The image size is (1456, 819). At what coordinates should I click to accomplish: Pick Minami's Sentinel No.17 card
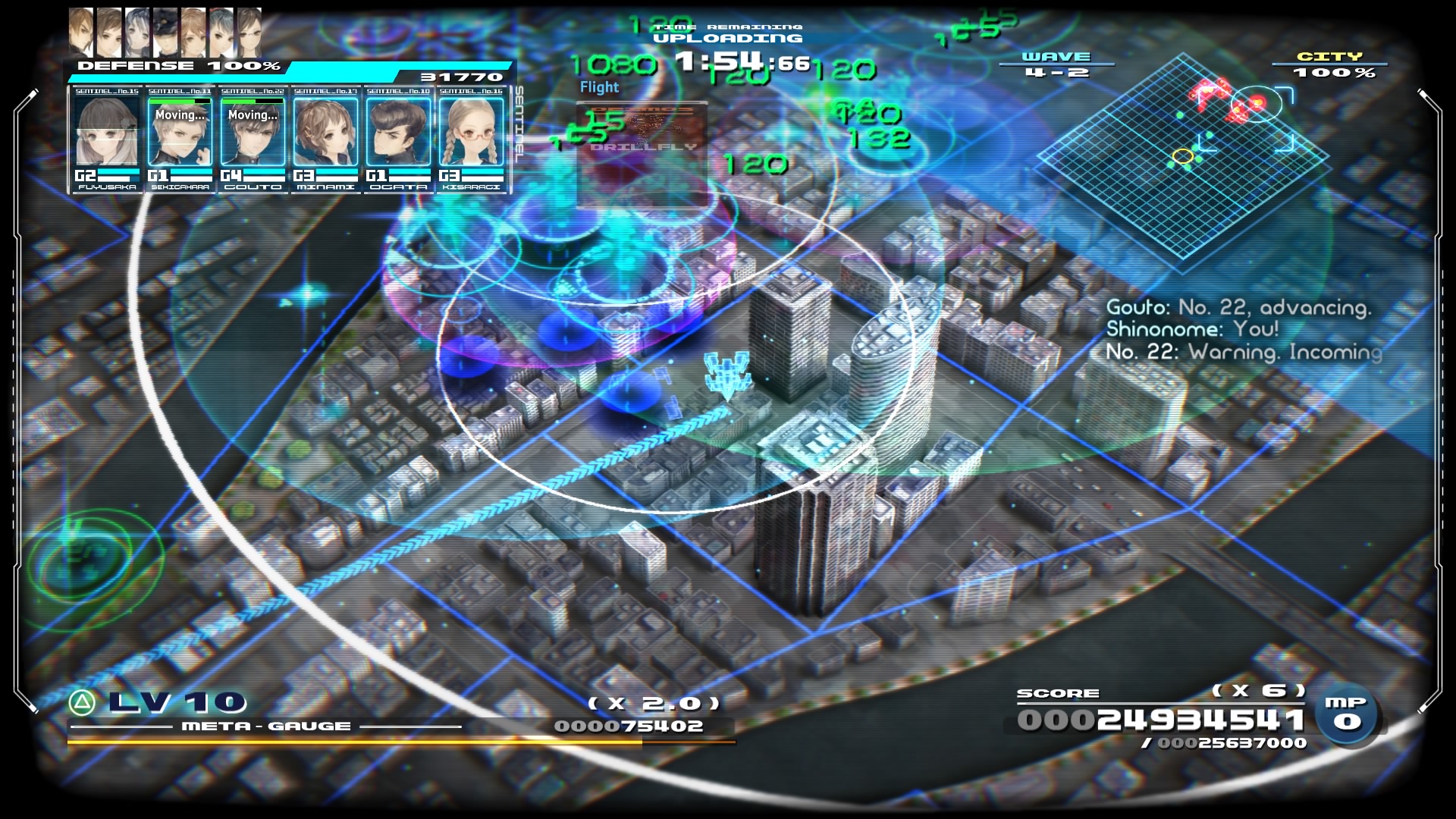tap(325, 136)
